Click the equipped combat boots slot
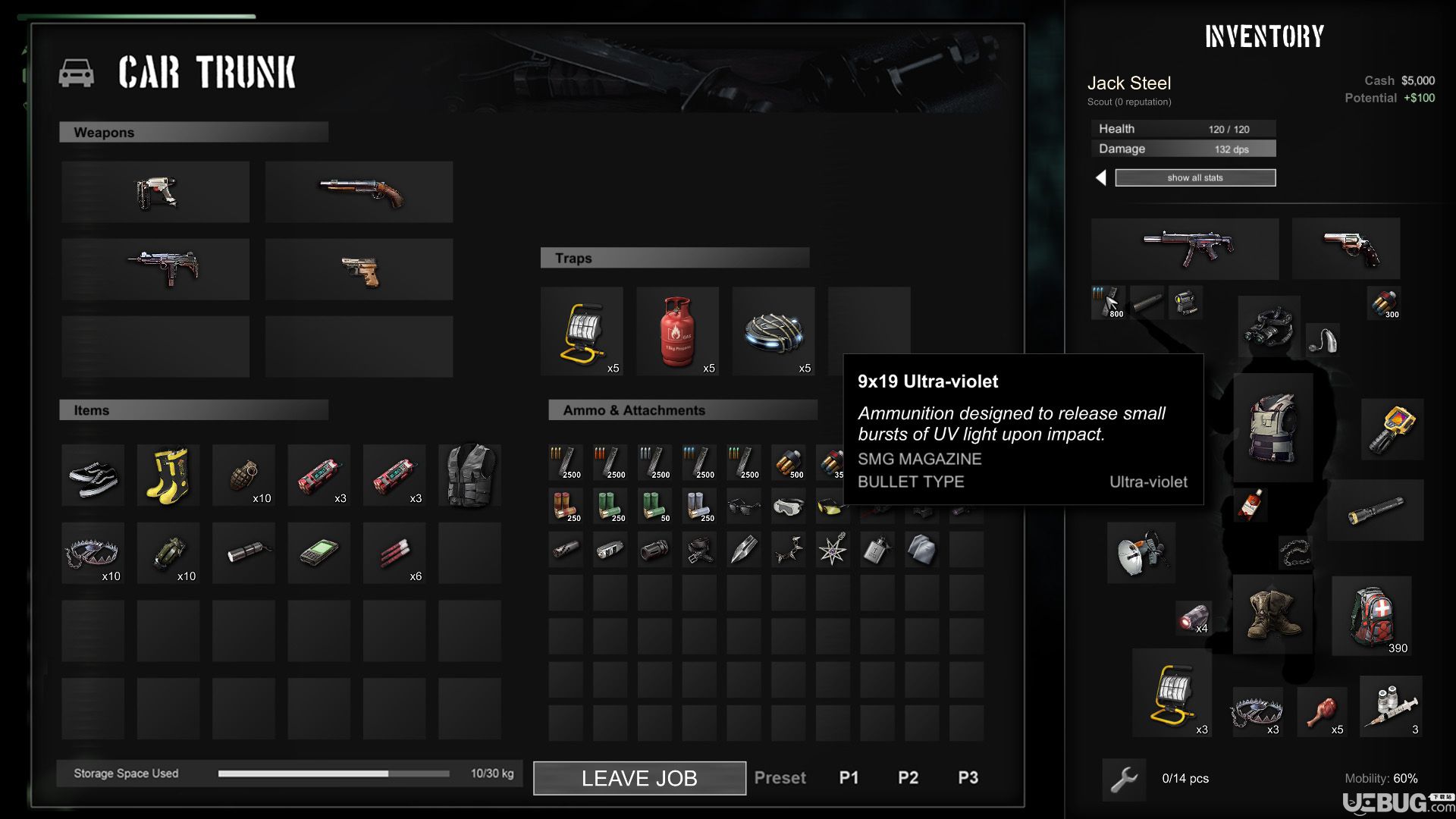Image resolution: width=1456 pixels, height=819 pixels. (1272, 615)
